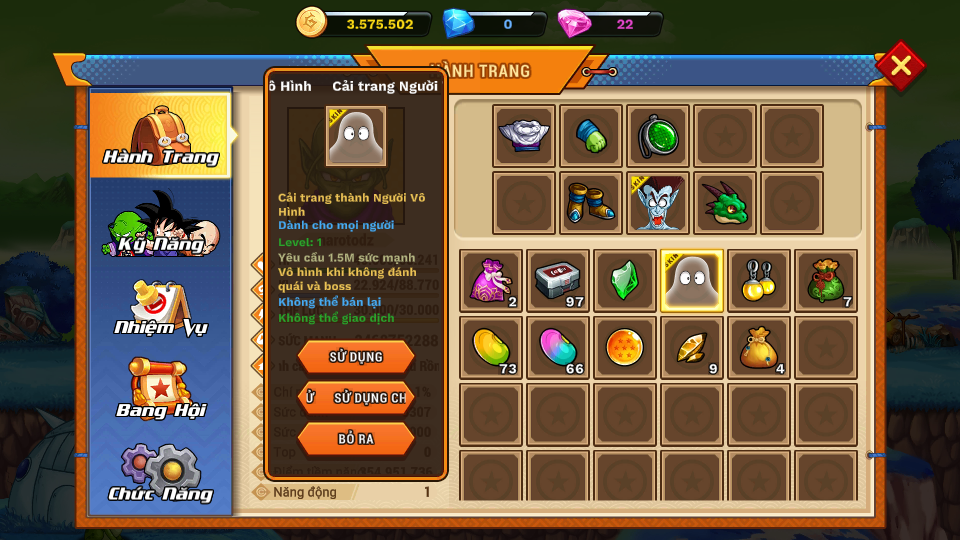Select the equipped white shirt armor
960x540 pixels.
[524, 136]
